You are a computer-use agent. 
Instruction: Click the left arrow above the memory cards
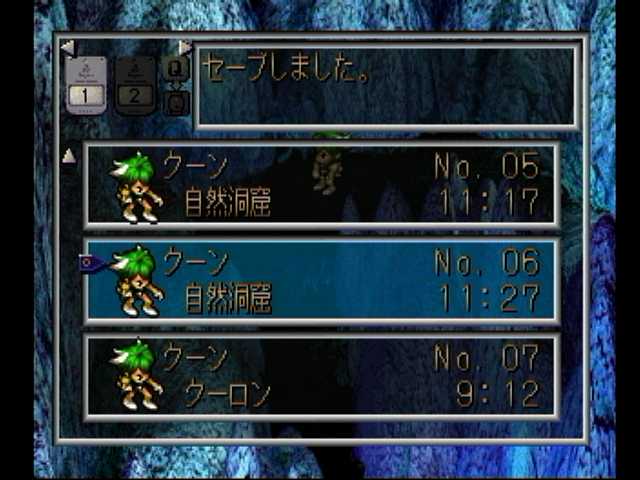pyautogui.click(x=67, y=47)
